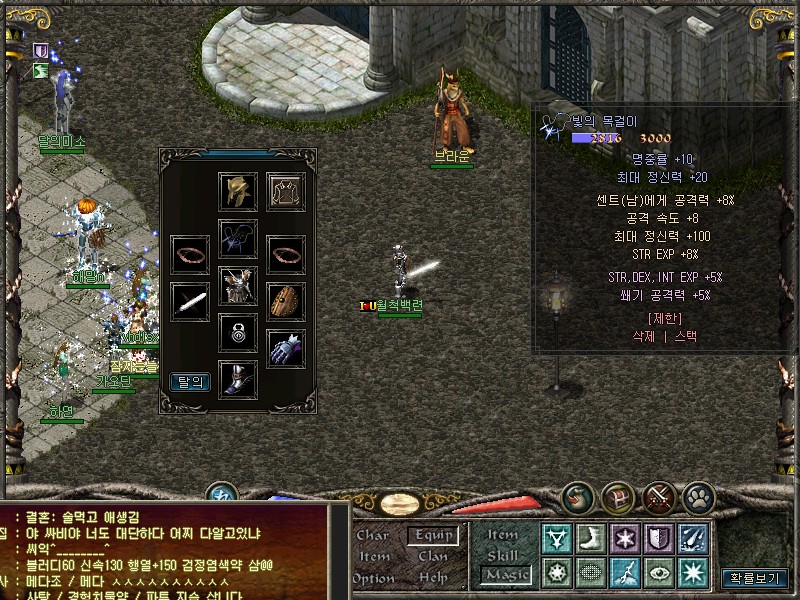
Task: Click the equipped sword weapon slot
Action: tap(190, 299)
